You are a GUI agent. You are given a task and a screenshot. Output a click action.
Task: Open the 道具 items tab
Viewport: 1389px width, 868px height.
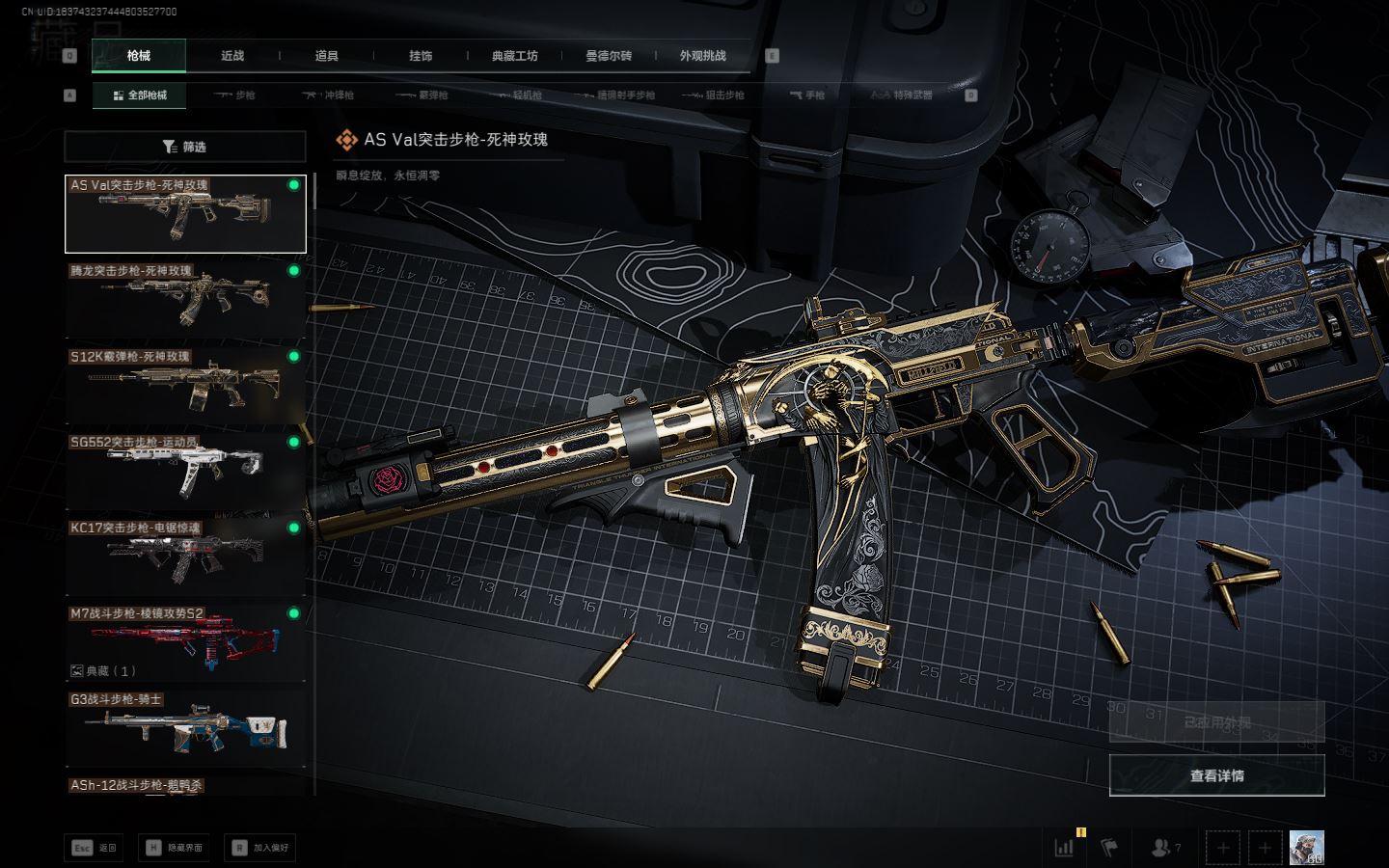[326, 56]
